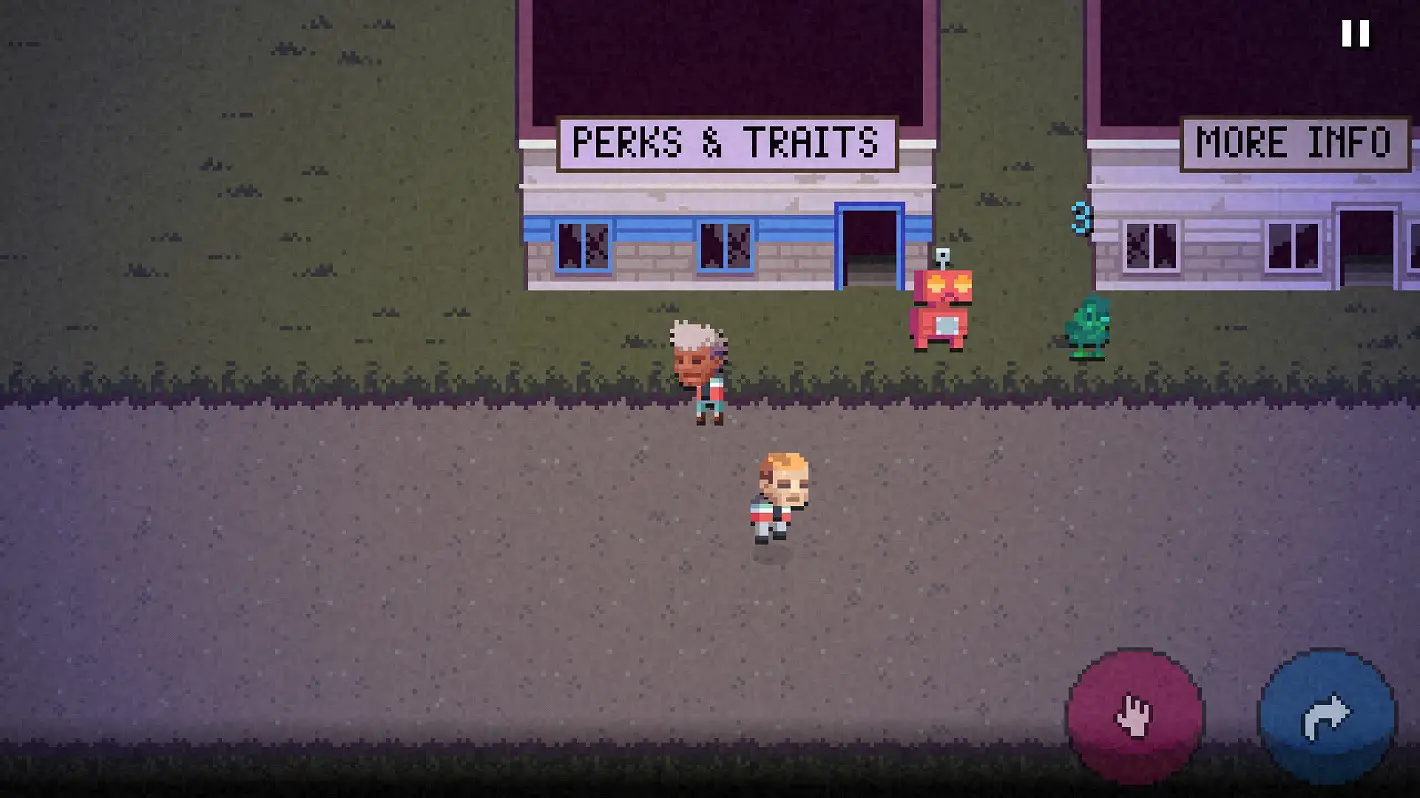The height and width of the screenshot is (798, 1420).
Task: Tap the blue curved arrow button
Action: [1327, 716]
